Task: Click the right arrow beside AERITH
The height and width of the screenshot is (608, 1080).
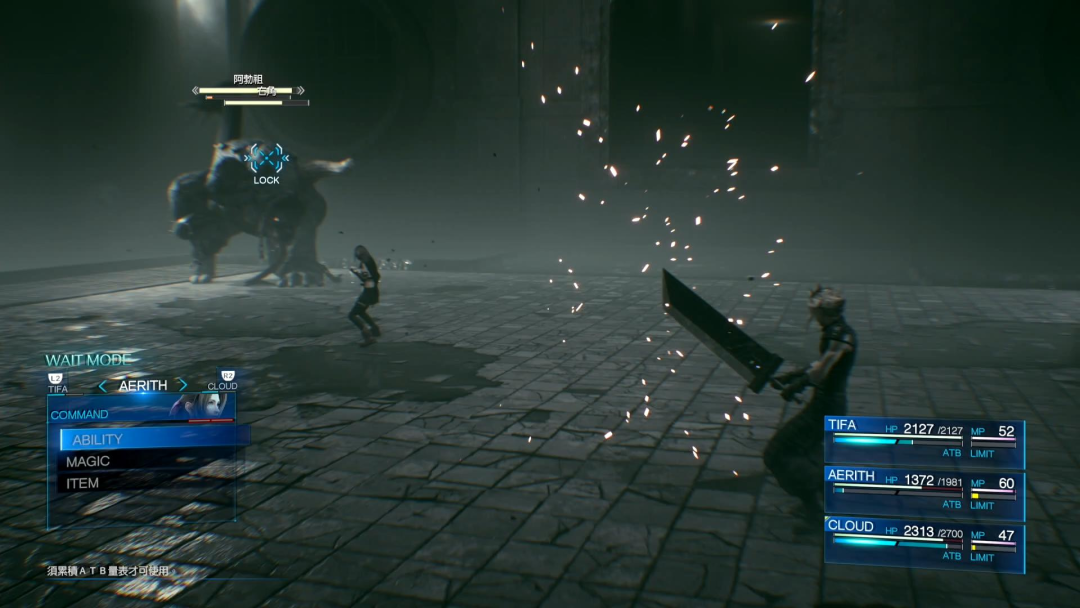Action: point(182,385)
